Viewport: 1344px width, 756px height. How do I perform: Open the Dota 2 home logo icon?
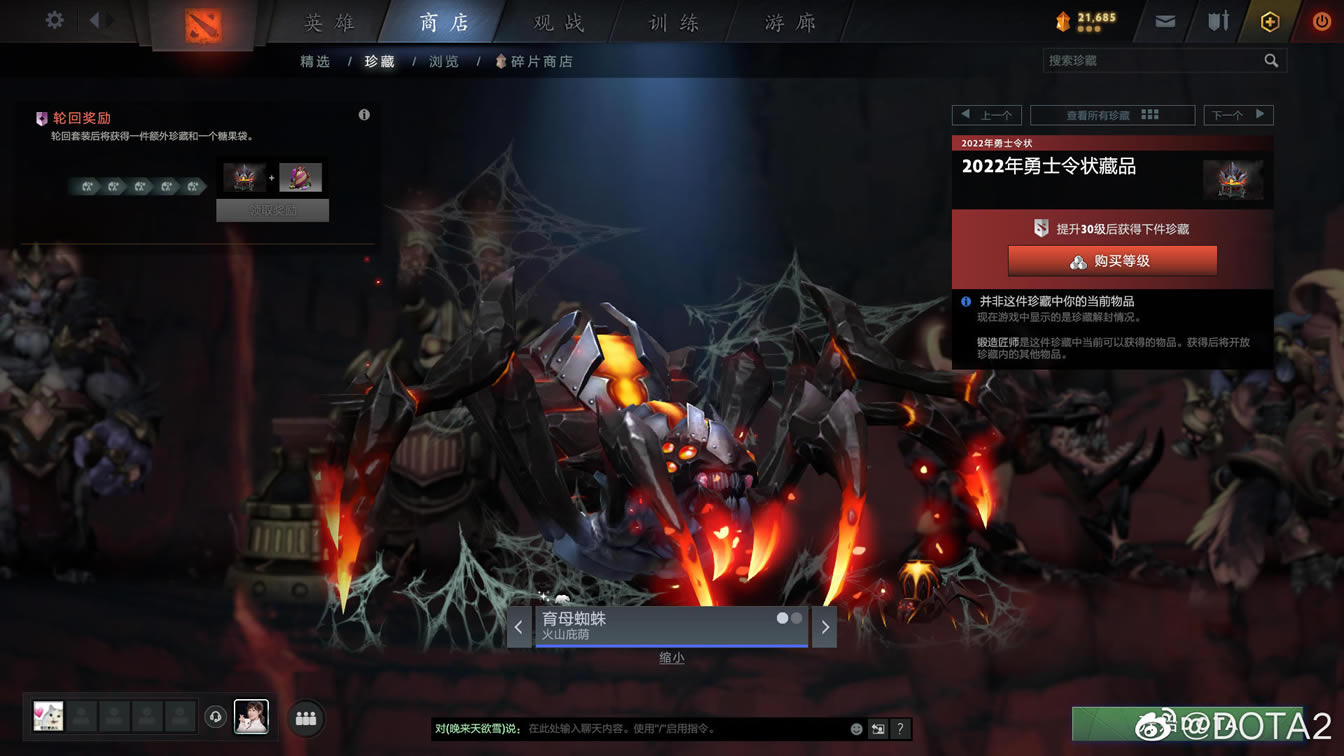(200, 25)
